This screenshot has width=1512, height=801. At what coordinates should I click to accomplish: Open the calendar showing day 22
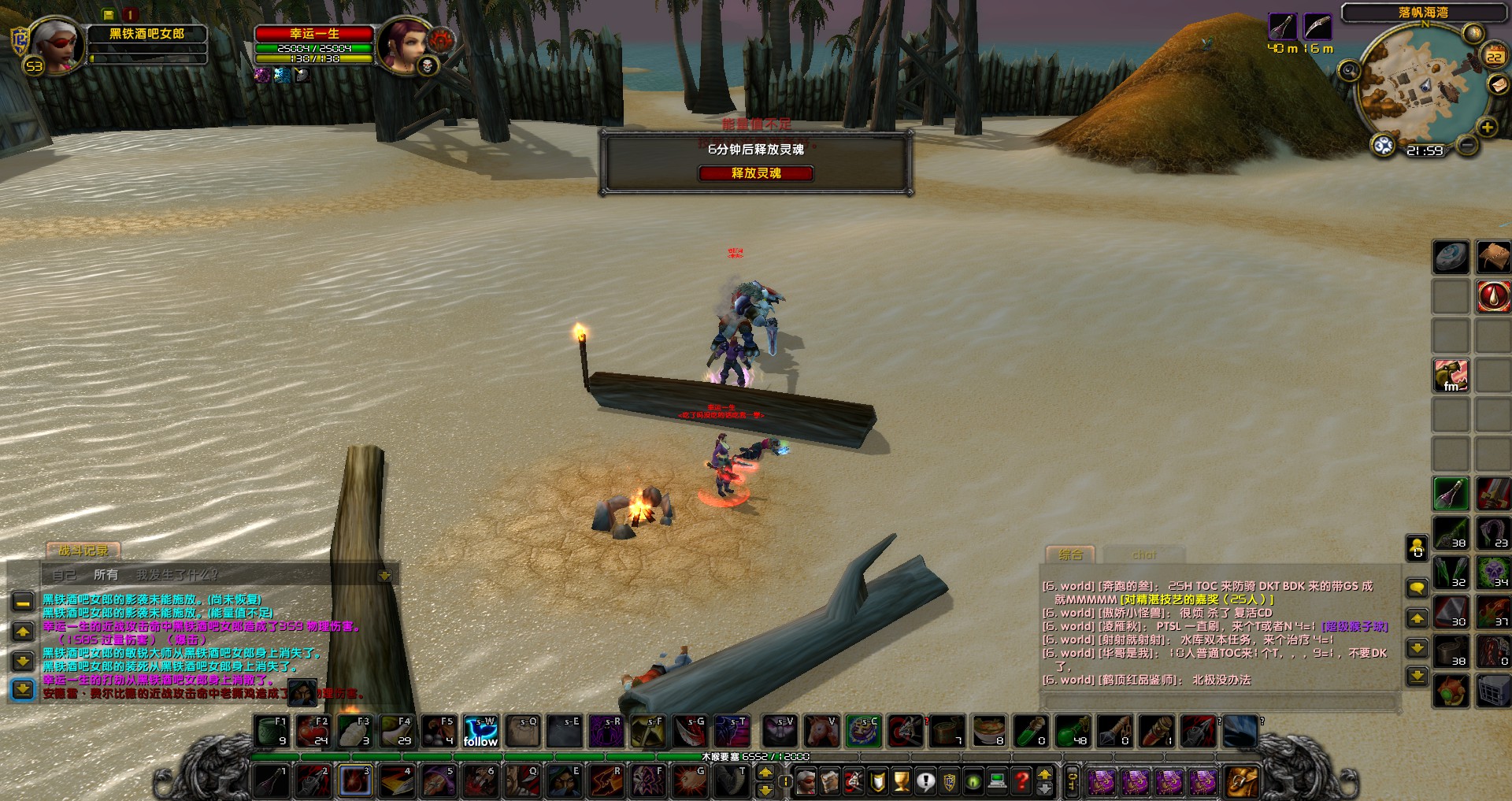[x=1494, y=56]
